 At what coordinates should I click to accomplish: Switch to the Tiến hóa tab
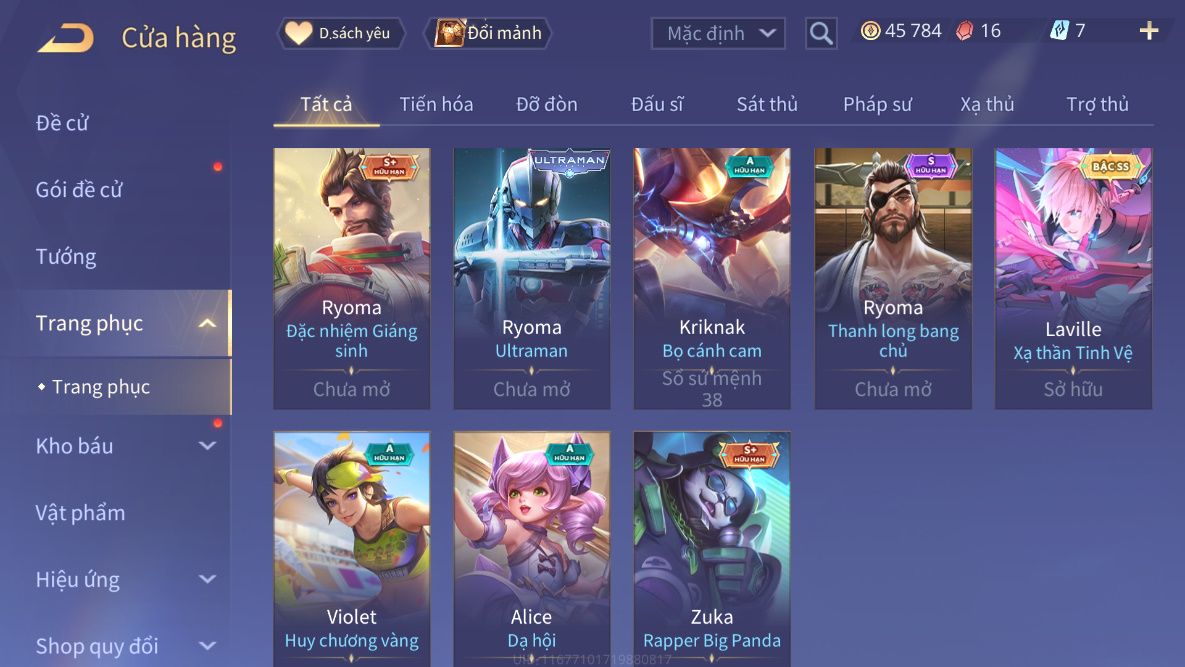436,104
